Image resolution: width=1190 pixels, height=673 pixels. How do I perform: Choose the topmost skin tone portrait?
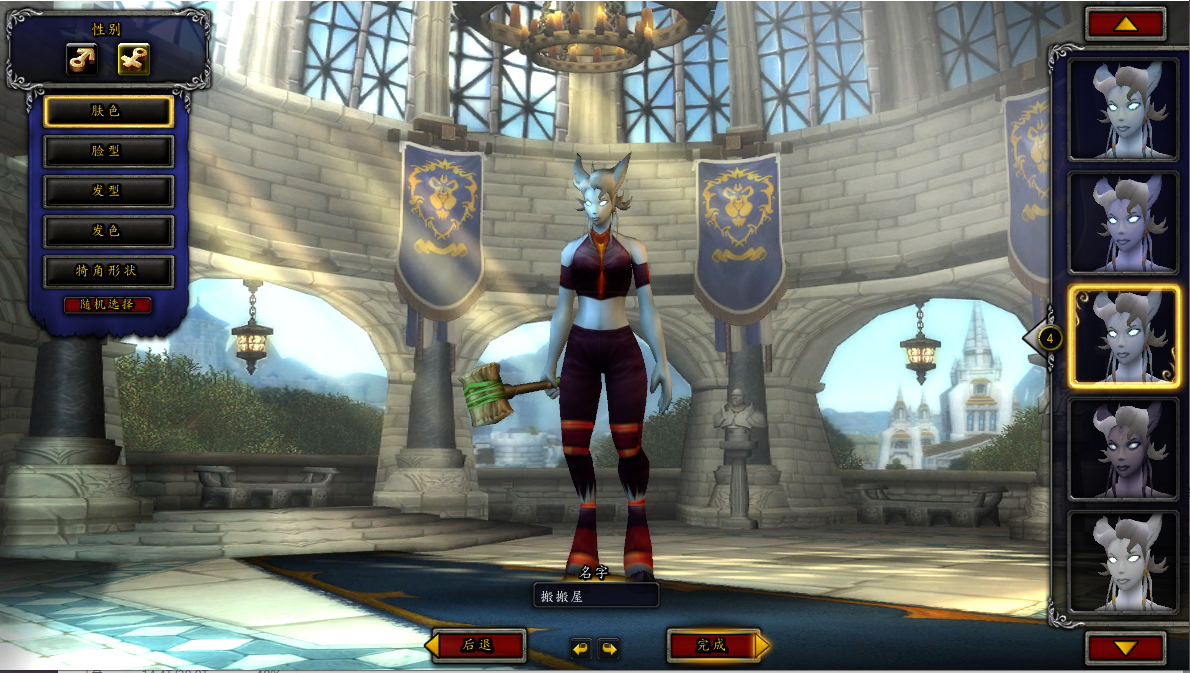tap(1122, 109)
